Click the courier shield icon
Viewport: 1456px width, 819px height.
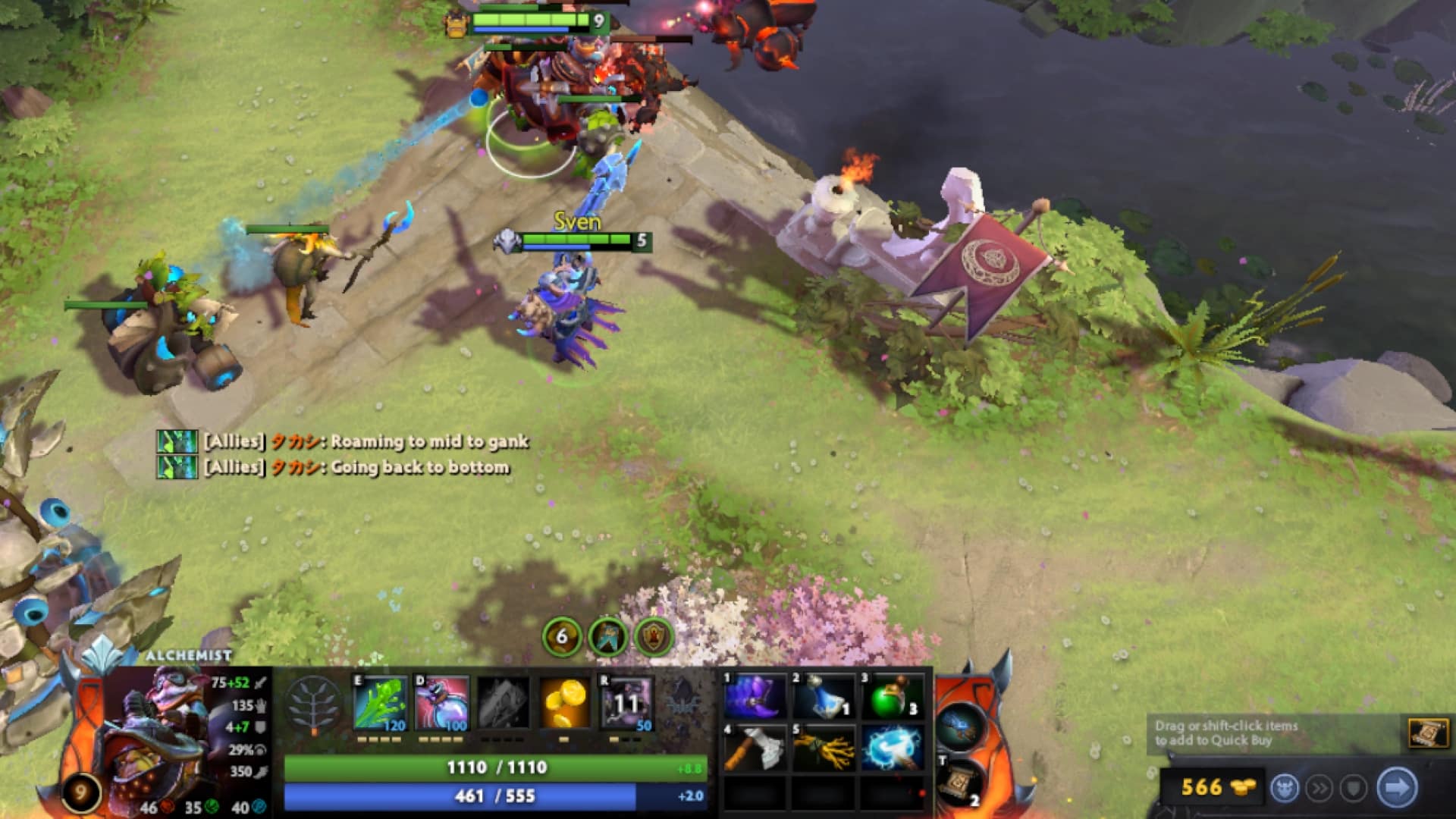pos(1354,787)
